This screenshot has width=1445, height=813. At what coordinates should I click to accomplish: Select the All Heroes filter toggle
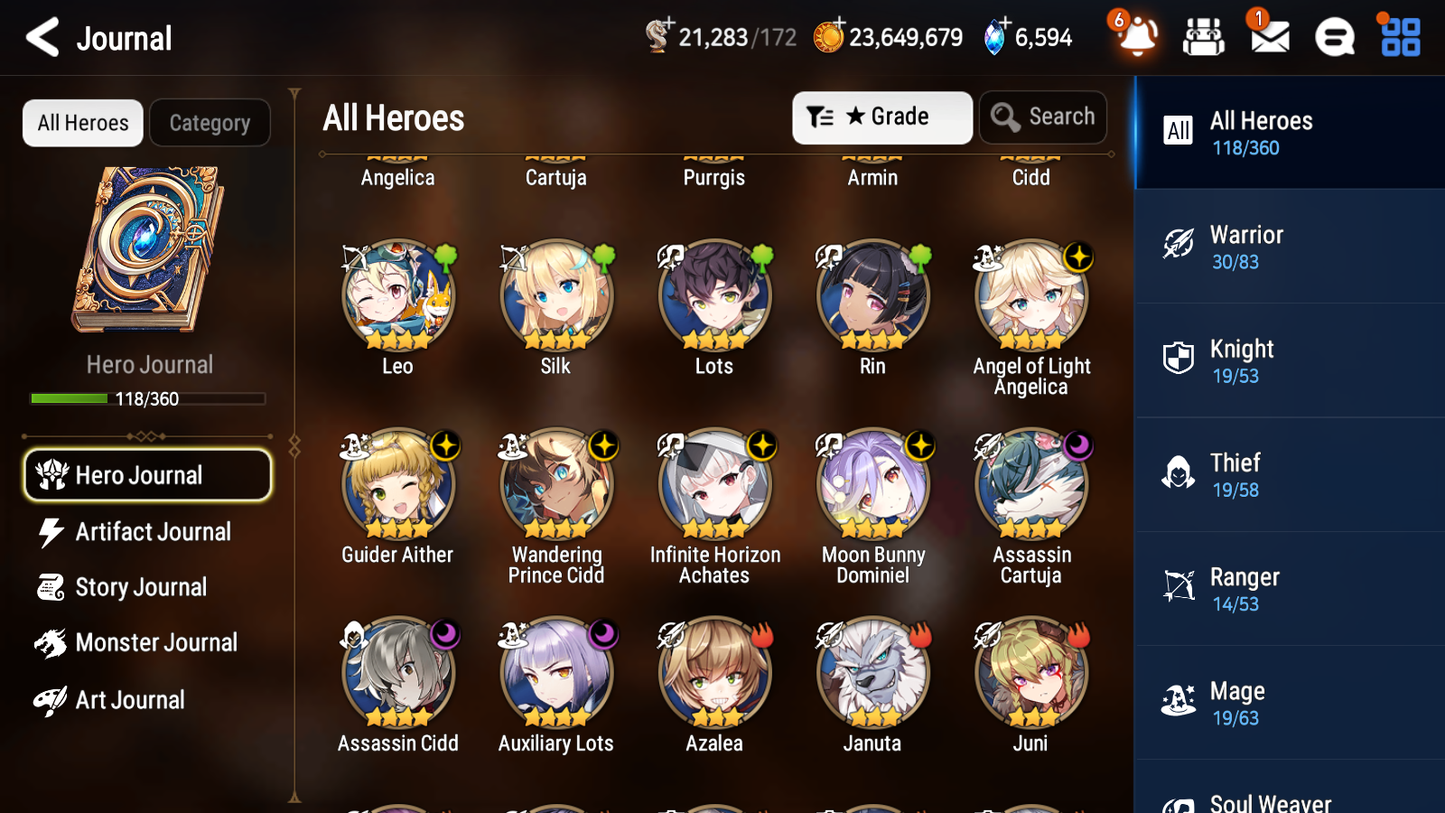pos(82,123)
